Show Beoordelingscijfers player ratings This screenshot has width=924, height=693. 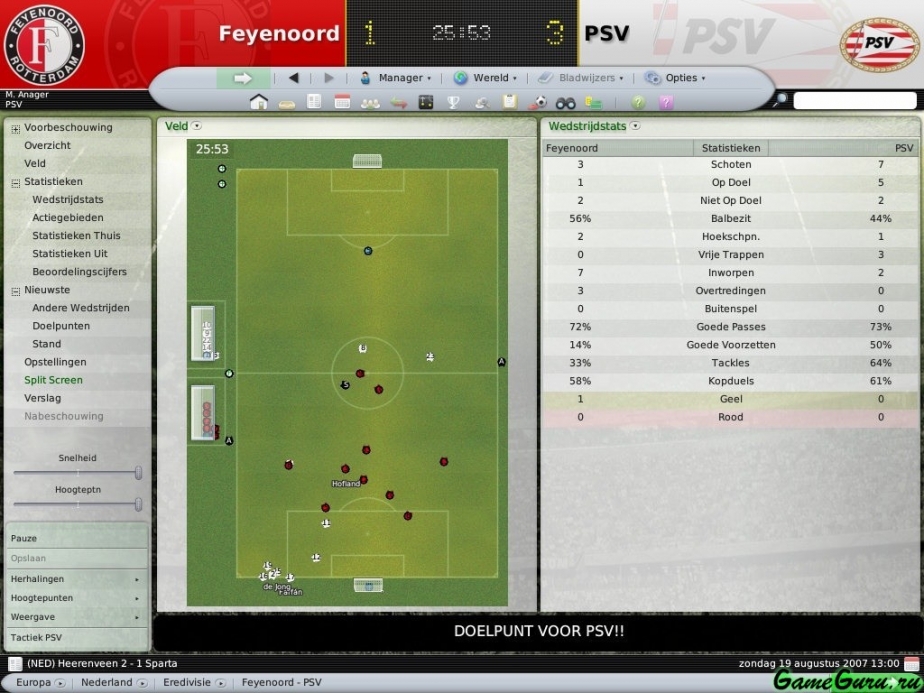tap(79, 272)
